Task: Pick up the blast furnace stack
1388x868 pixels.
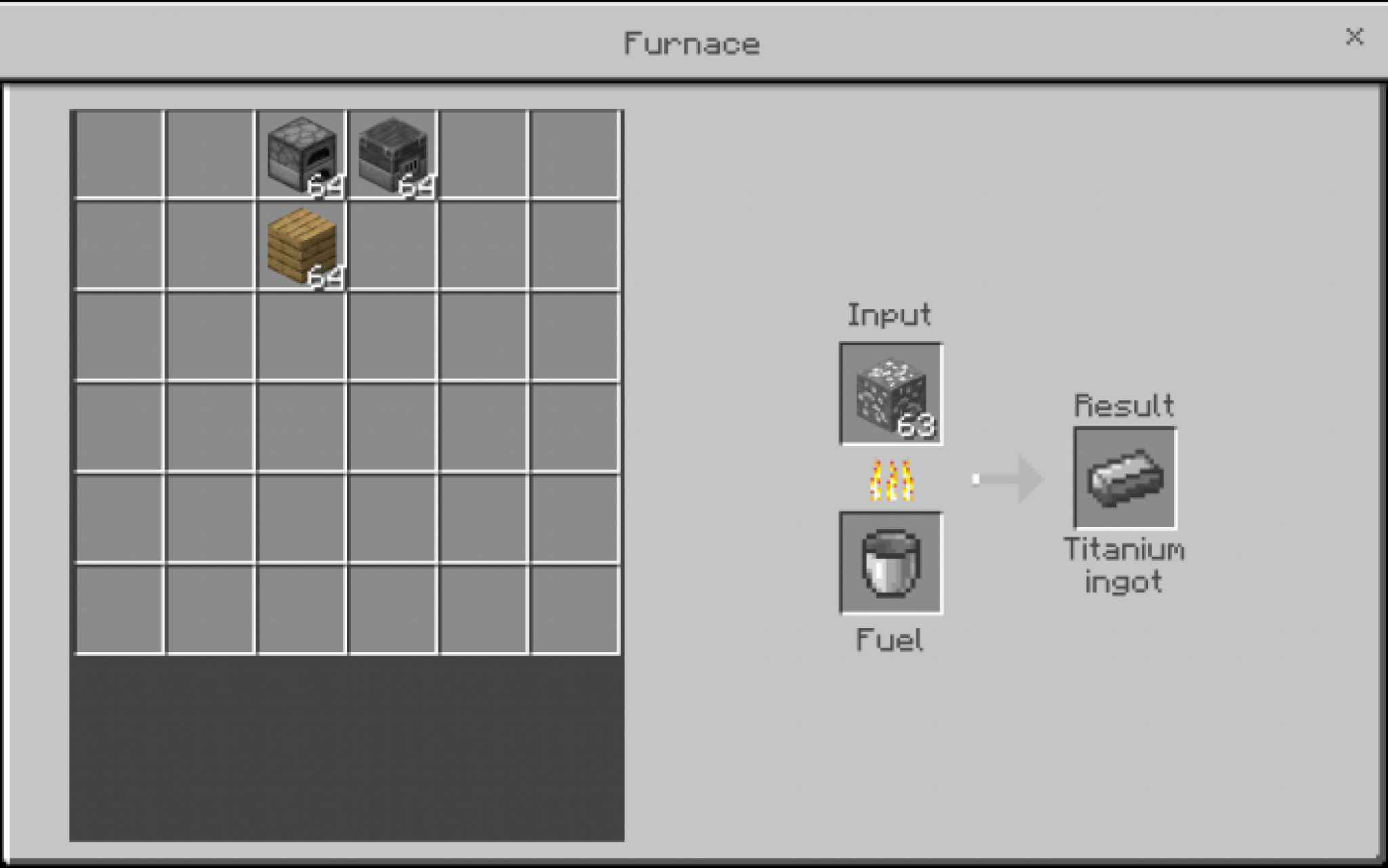Action: pyautogui.click(x=394, y=154)
